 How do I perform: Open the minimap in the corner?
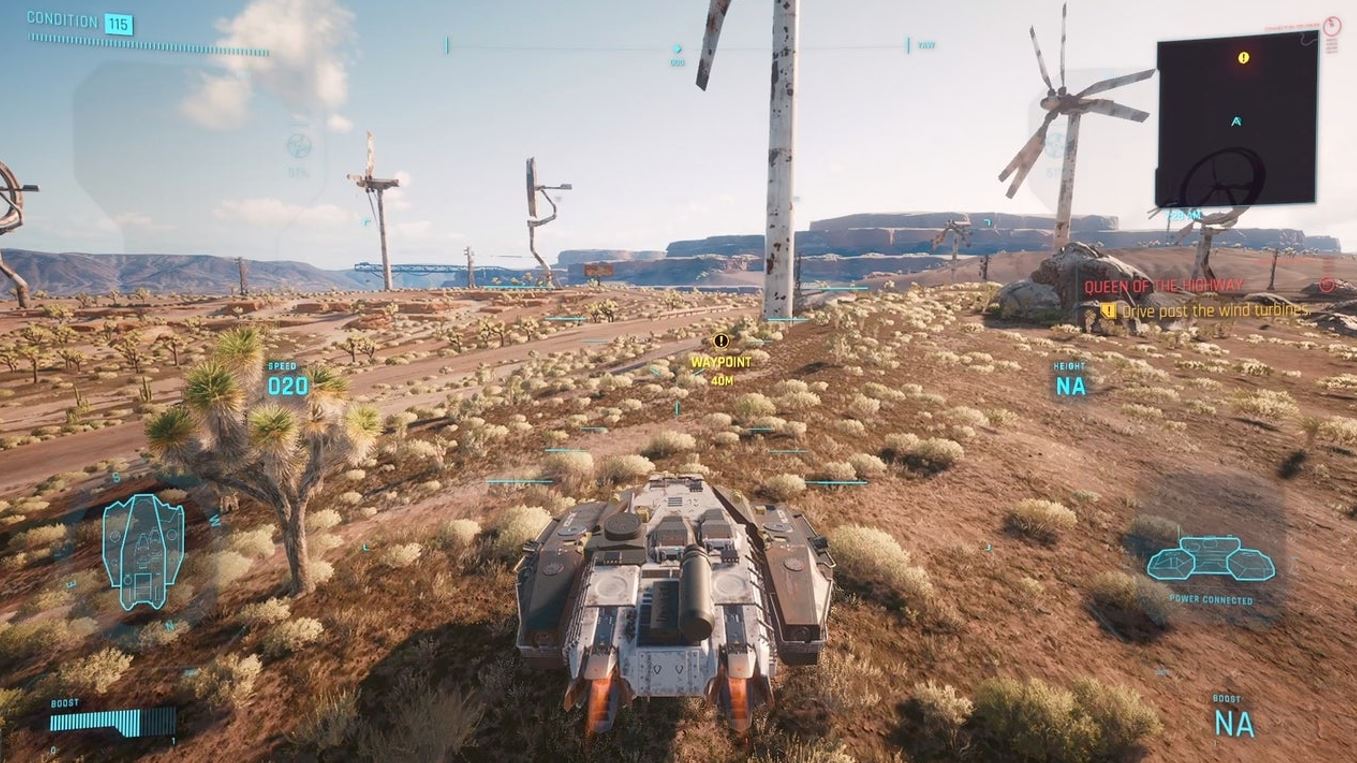coord(1236,122)
